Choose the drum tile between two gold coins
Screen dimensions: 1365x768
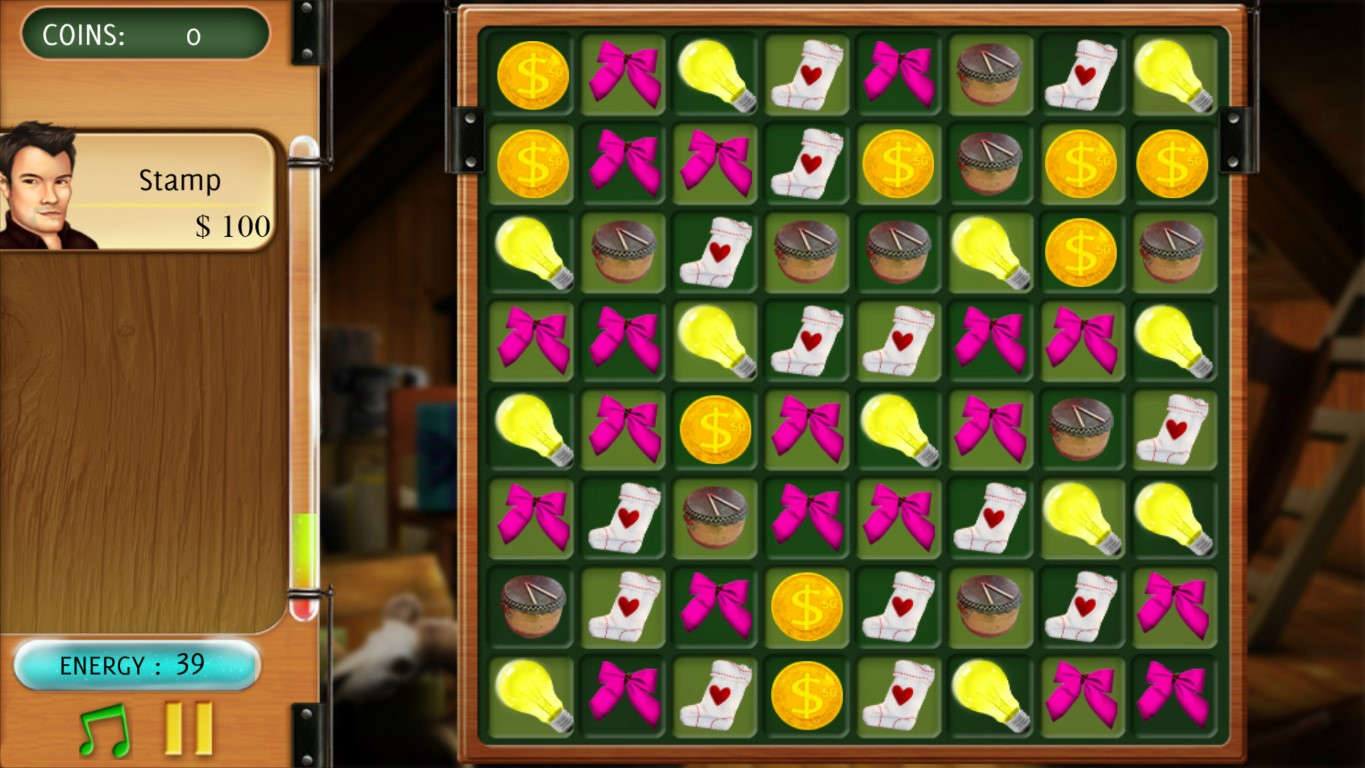[x=989, y=163]
